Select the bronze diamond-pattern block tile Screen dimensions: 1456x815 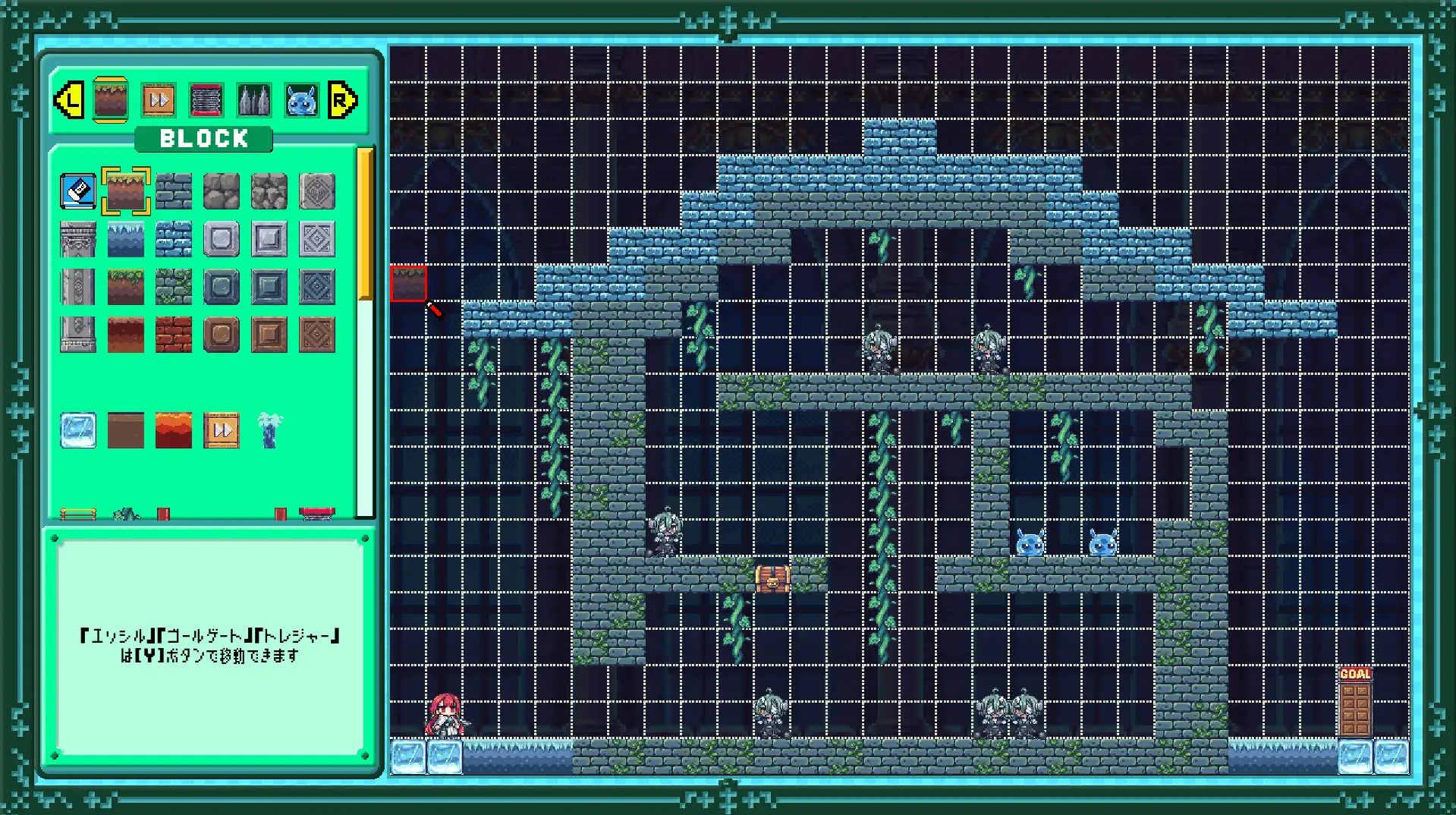[317, 335]
